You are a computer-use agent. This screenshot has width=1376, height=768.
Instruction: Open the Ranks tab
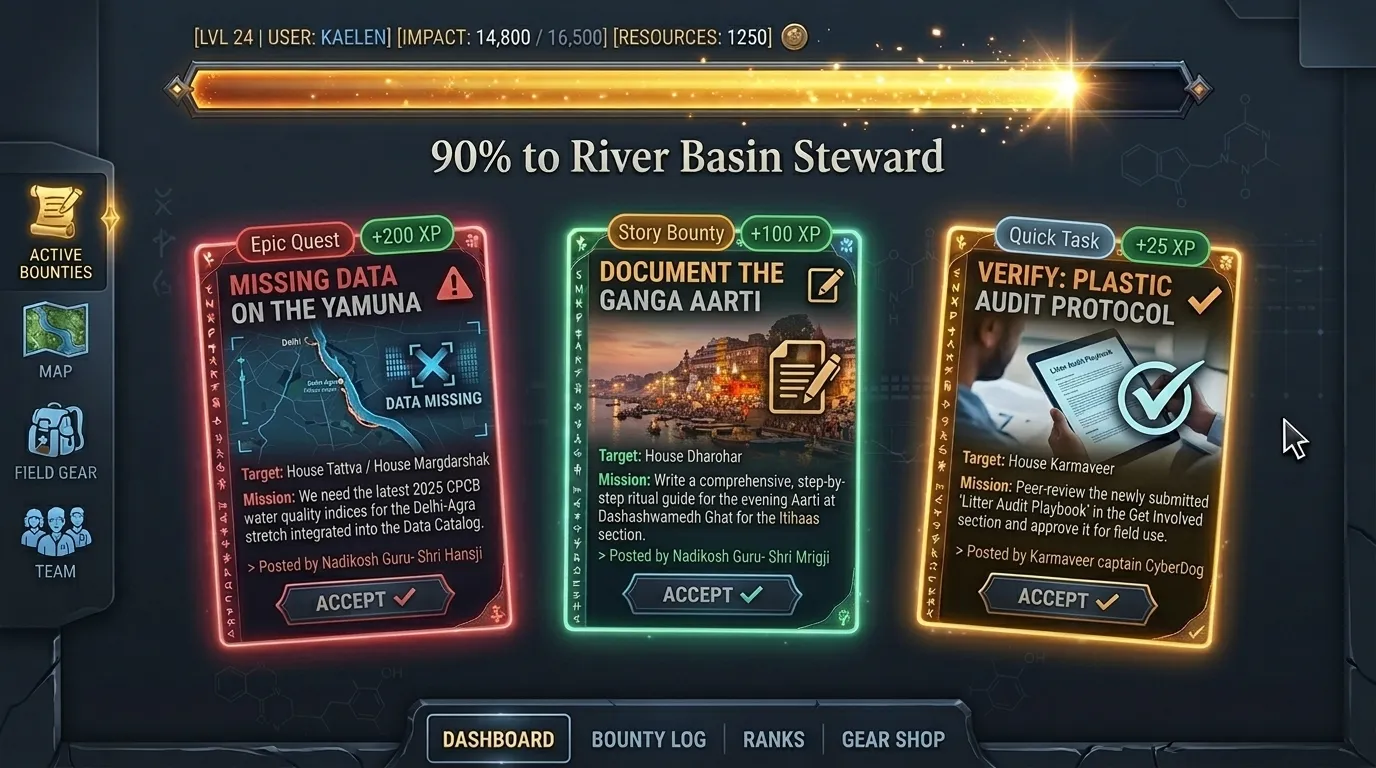(x=773, y=738)
